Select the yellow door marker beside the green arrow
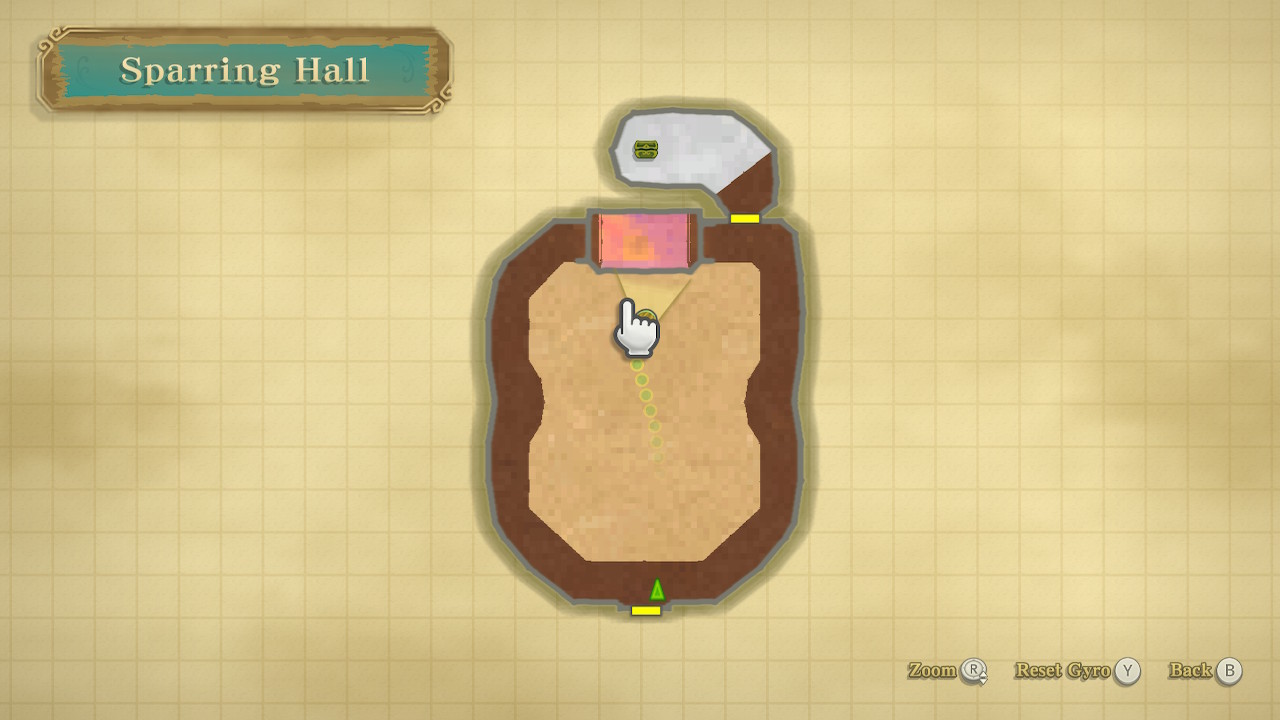 [x=646, y=610]
